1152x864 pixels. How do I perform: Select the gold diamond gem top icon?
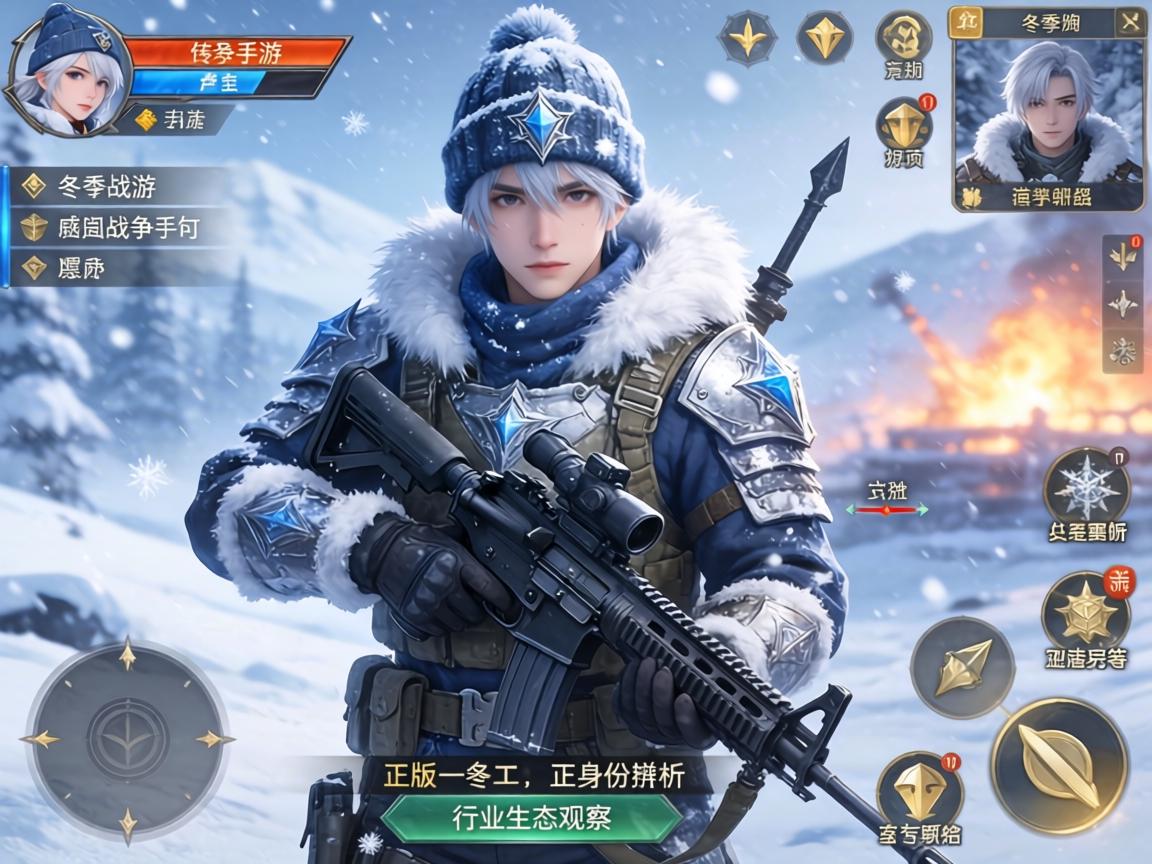(825, 39)
